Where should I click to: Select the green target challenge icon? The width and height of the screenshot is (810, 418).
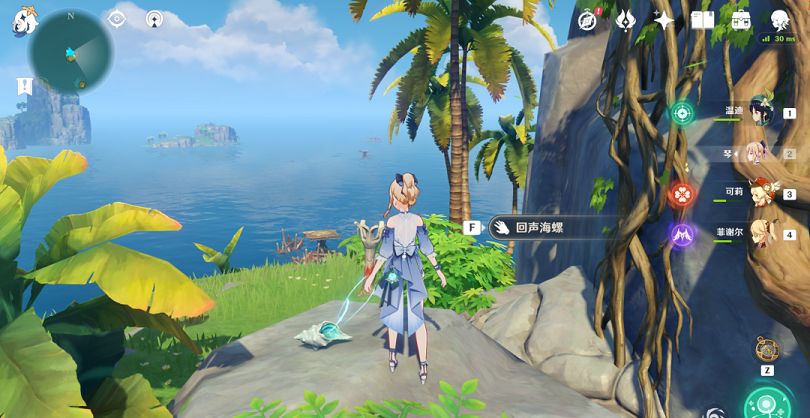tap(682, 113)
